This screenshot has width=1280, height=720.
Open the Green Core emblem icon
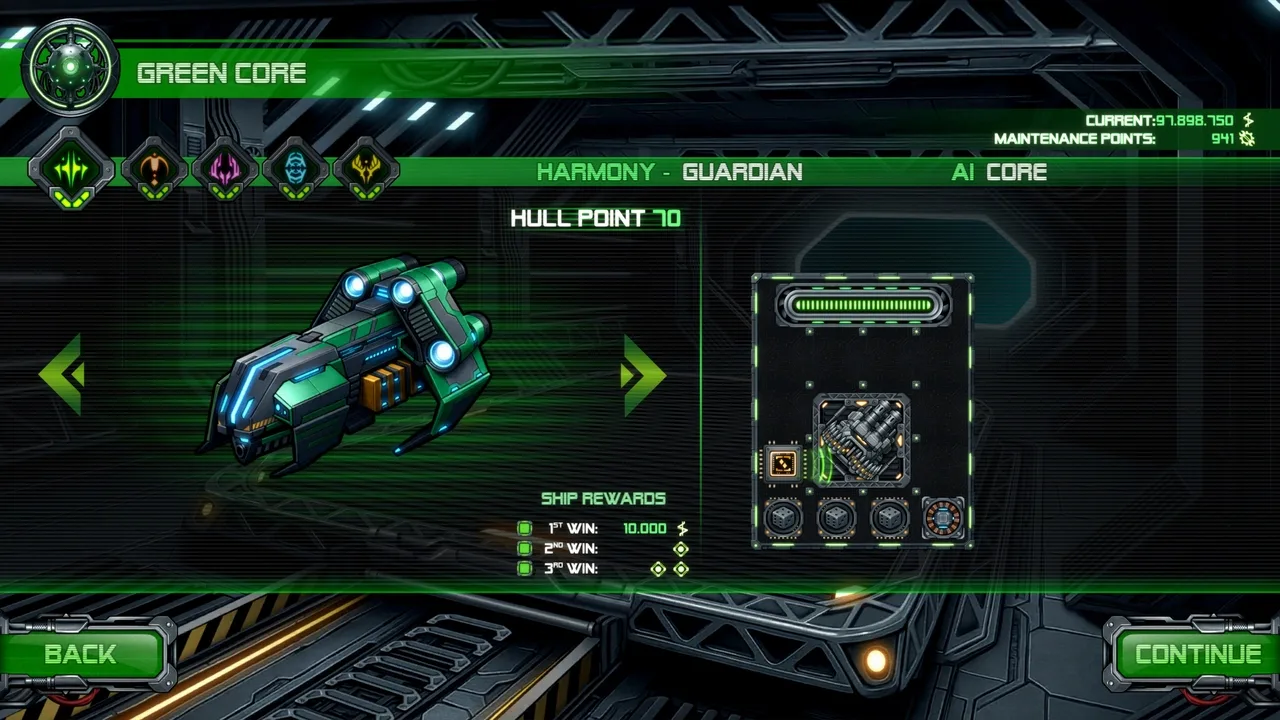click(70, 68)
